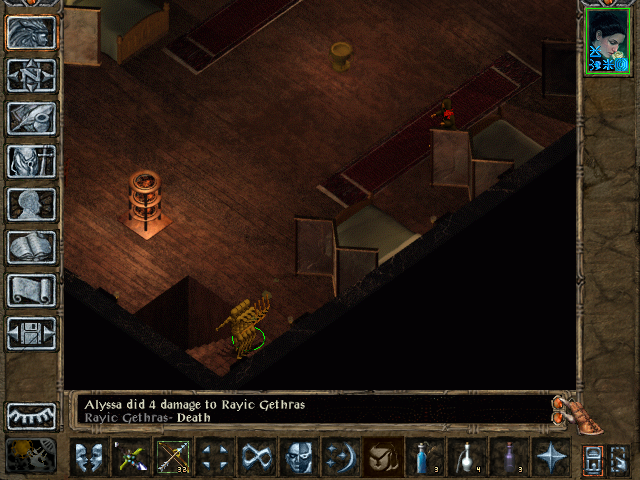Equip the bow with 32 arrows
Image resolution: width=640 pixels, height=480 pixels.
(172, 457)
